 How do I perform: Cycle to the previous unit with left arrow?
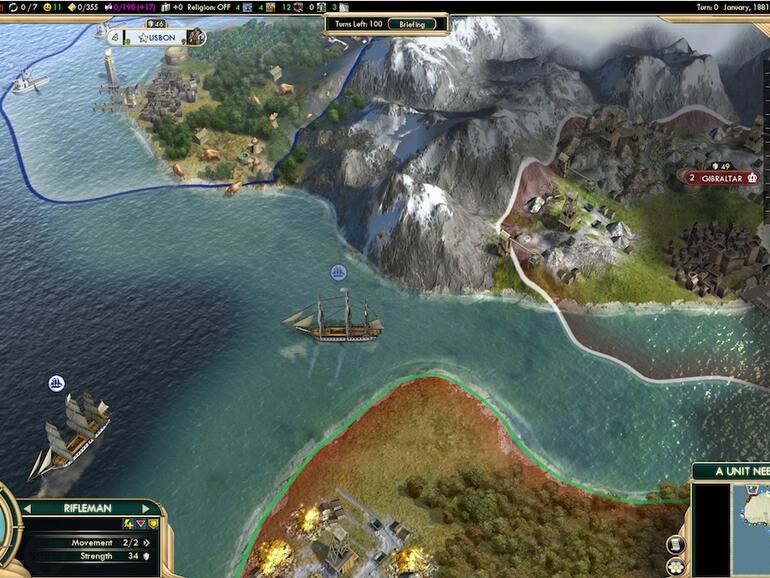tap(27, 509)
